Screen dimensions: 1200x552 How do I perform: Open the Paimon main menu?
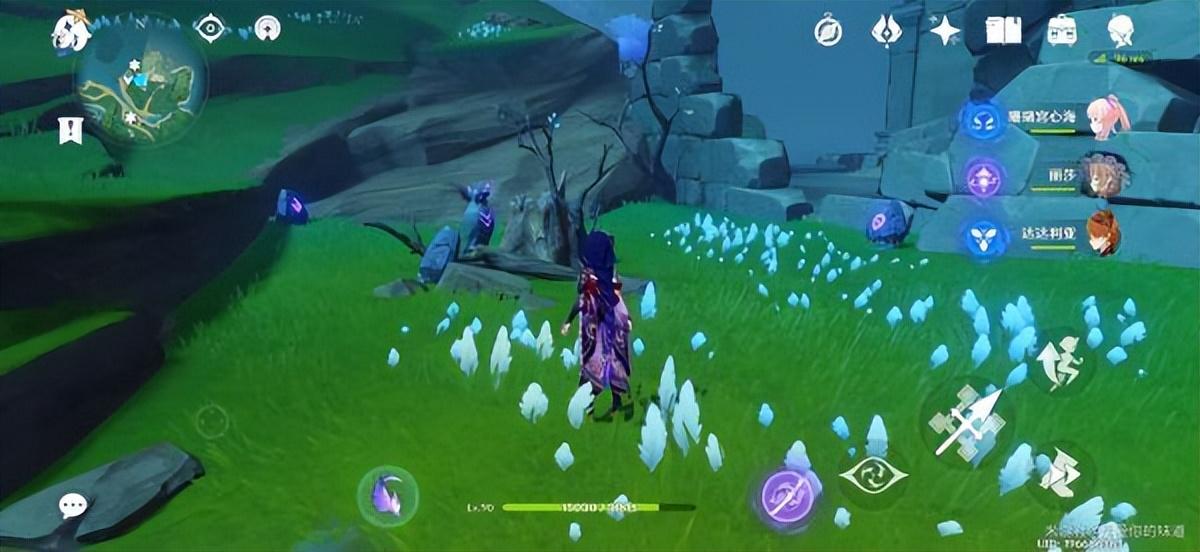point(71,29)
